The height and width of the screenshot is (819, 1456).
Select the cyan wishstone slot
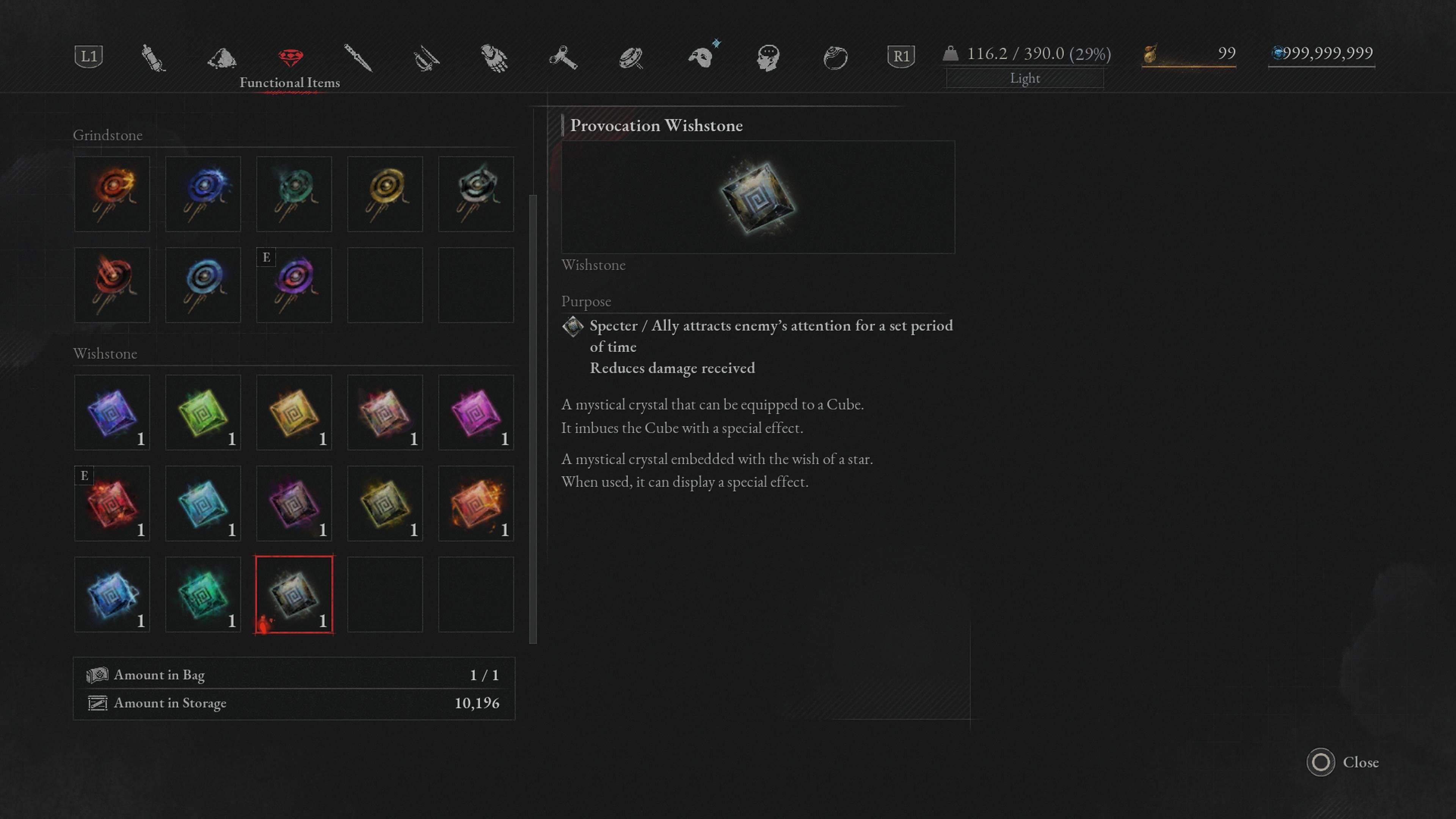[x=203, y=503]
